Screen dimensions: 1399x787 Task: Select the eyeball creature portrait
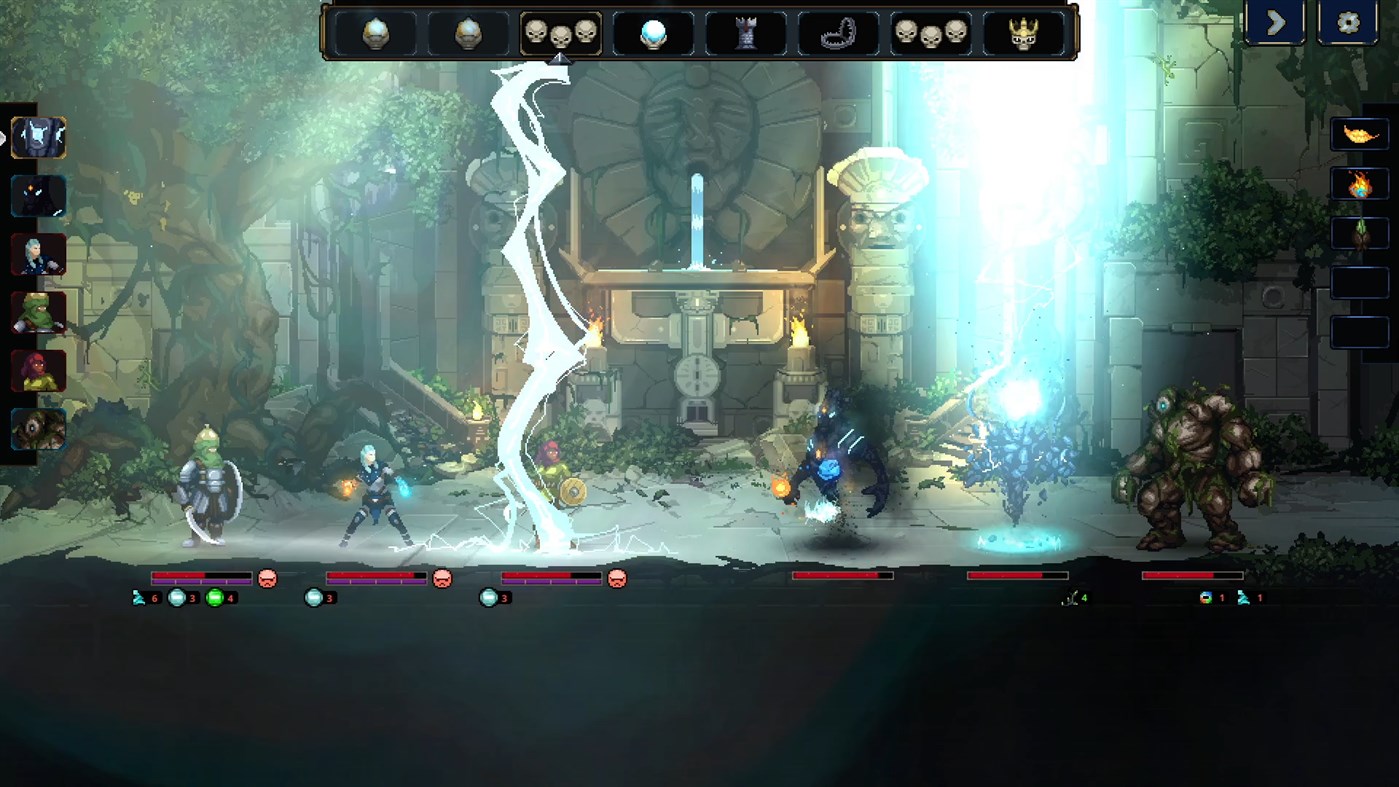(39, 430)
